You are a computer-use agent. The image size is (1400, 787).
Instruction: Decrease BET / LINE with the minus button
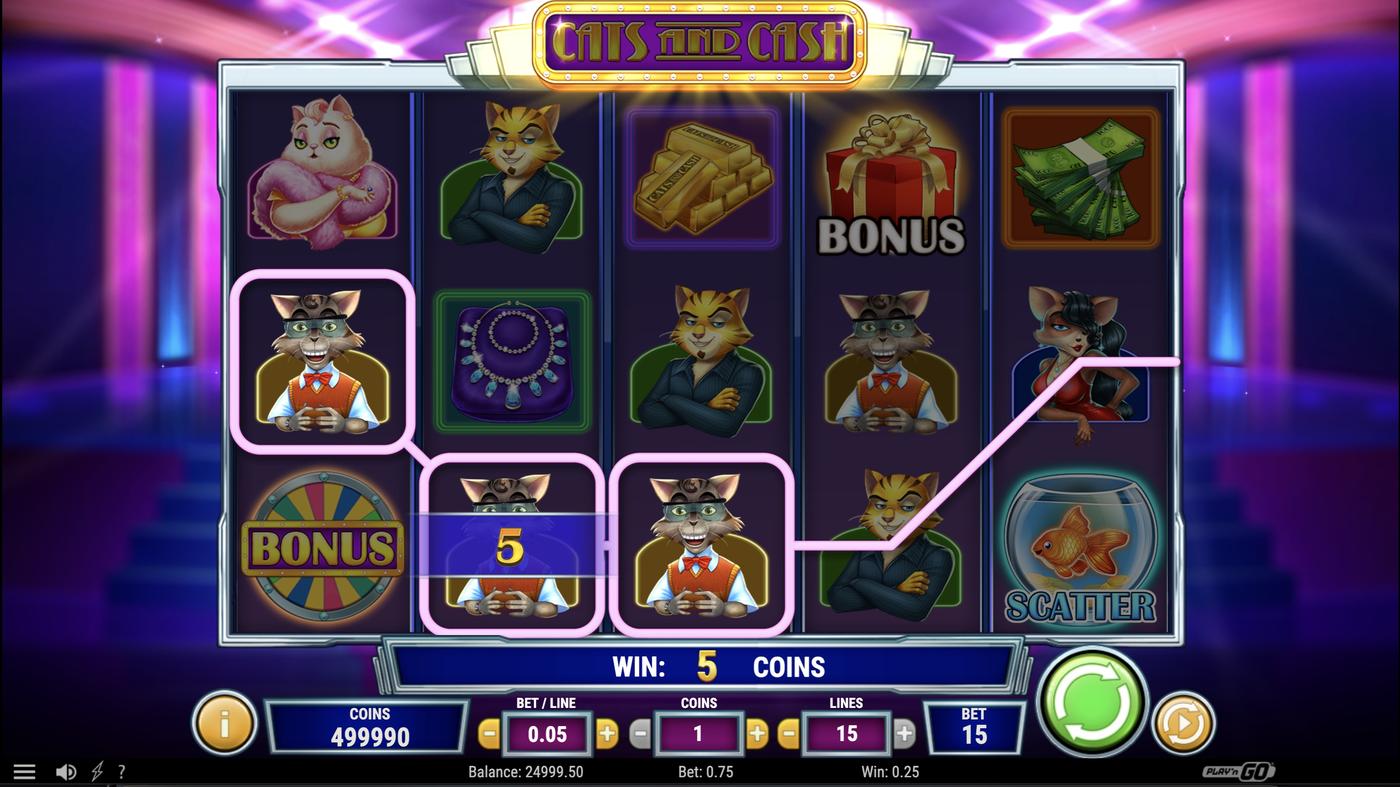[x=489, y=732]
